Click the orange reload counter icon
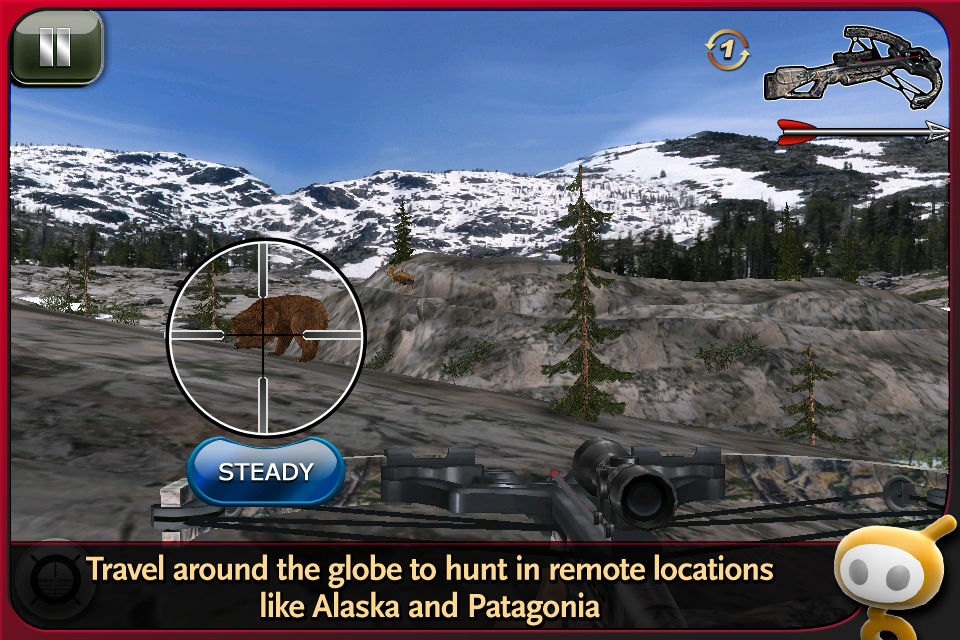 coord(727,50)
